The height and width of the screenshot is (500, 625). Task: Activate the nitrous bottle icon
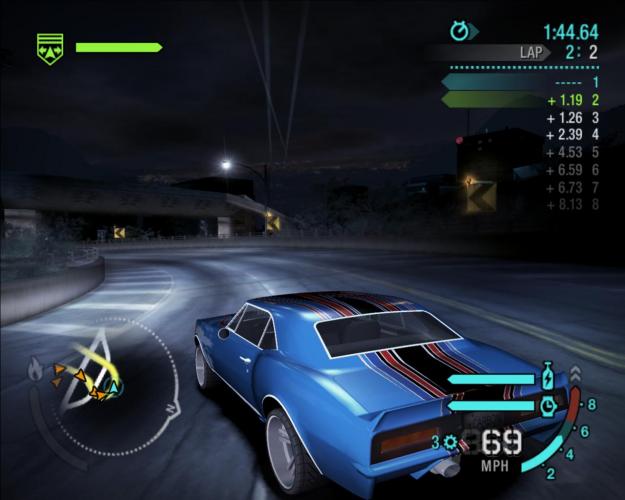[x=547, y=380]
